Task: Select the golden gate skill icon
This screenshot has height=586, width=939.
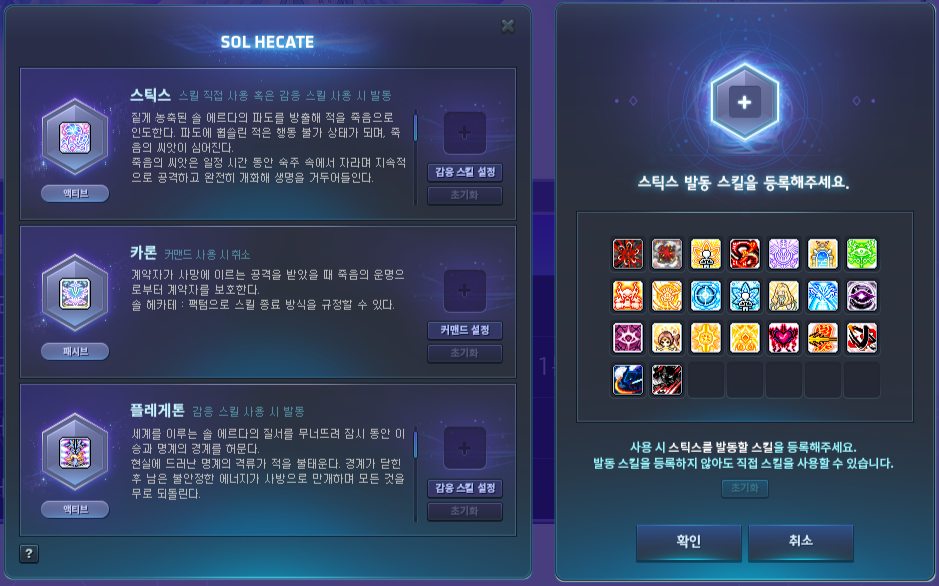Action: [x=823, y=254]
